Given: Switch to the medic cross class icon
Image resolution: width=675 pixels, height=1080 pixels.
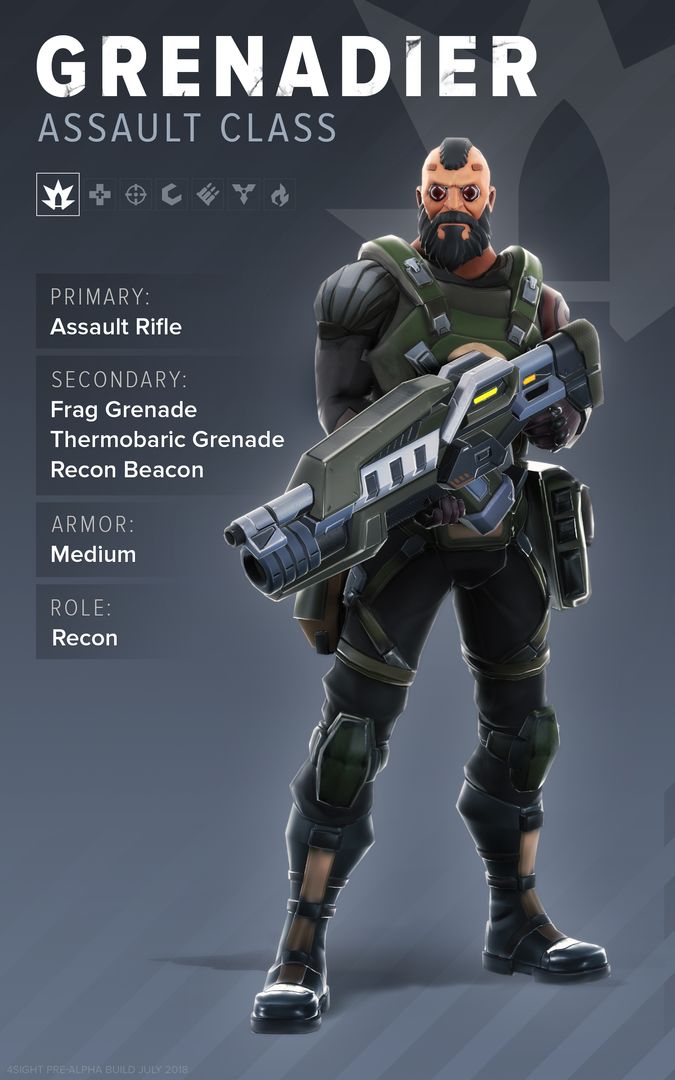Looking at the screenshot, I should click(100, 195).
